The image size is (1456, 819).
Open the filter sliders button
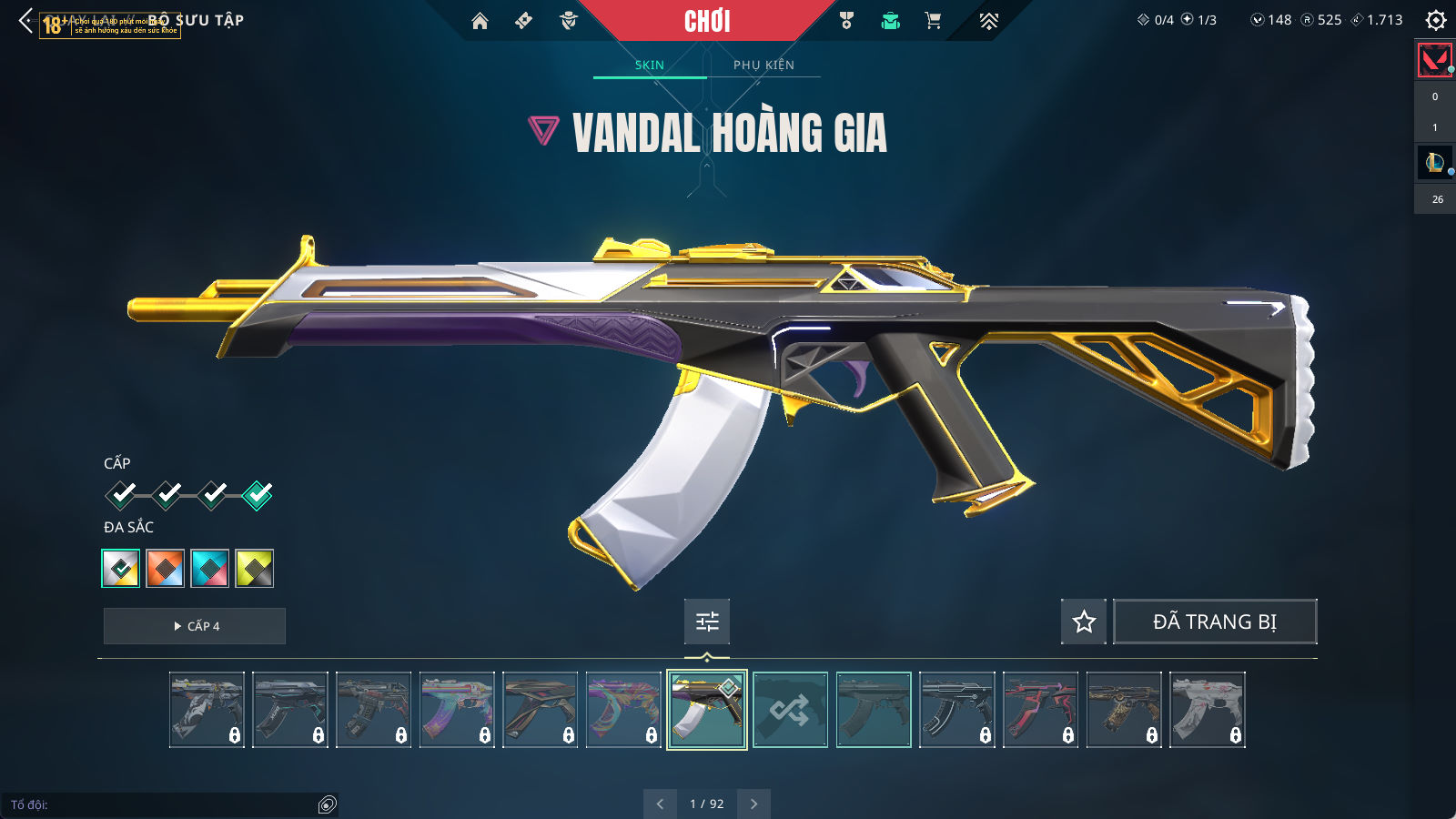[707, 622]
